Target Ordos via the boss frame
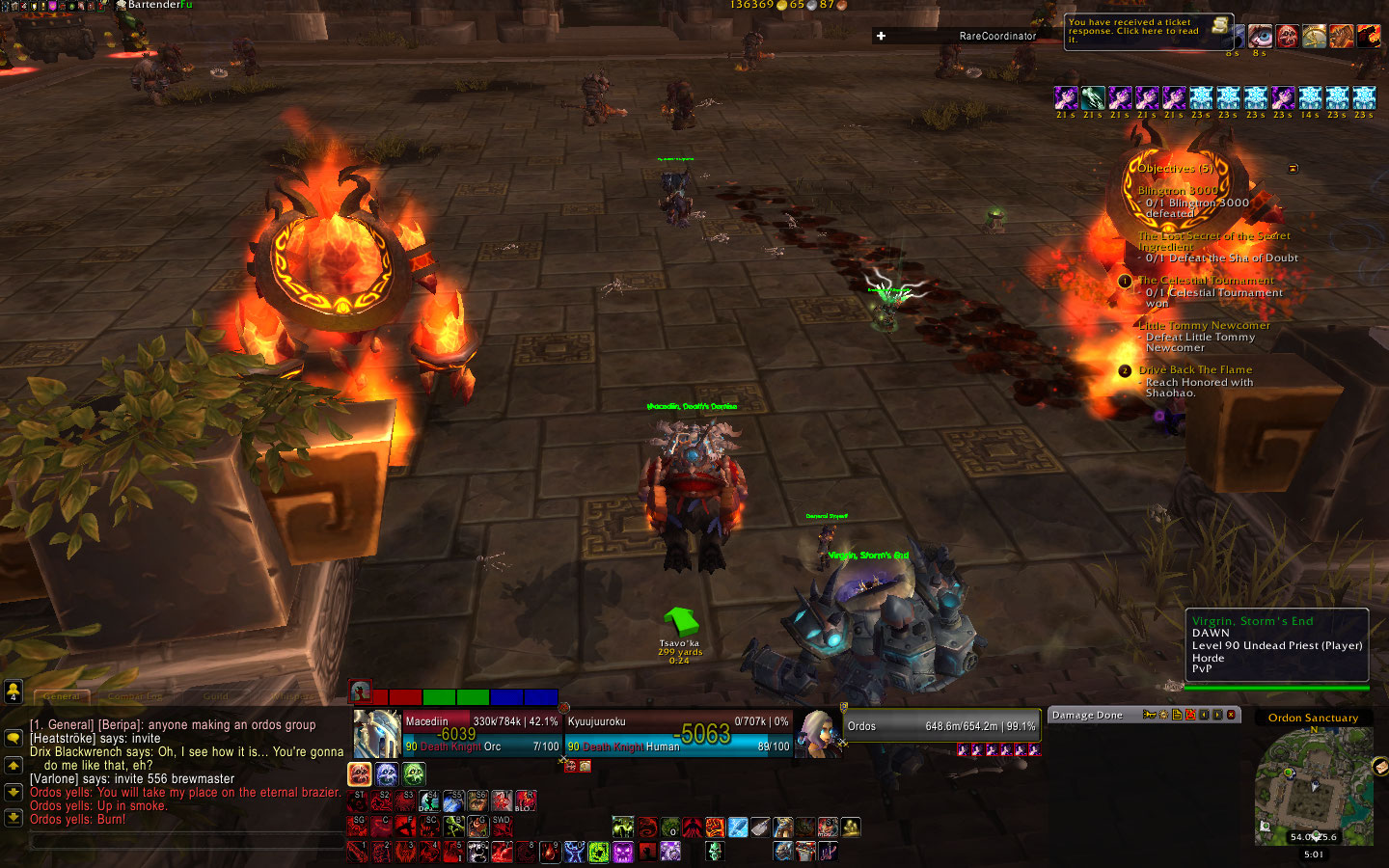 [x=940, y=726]
